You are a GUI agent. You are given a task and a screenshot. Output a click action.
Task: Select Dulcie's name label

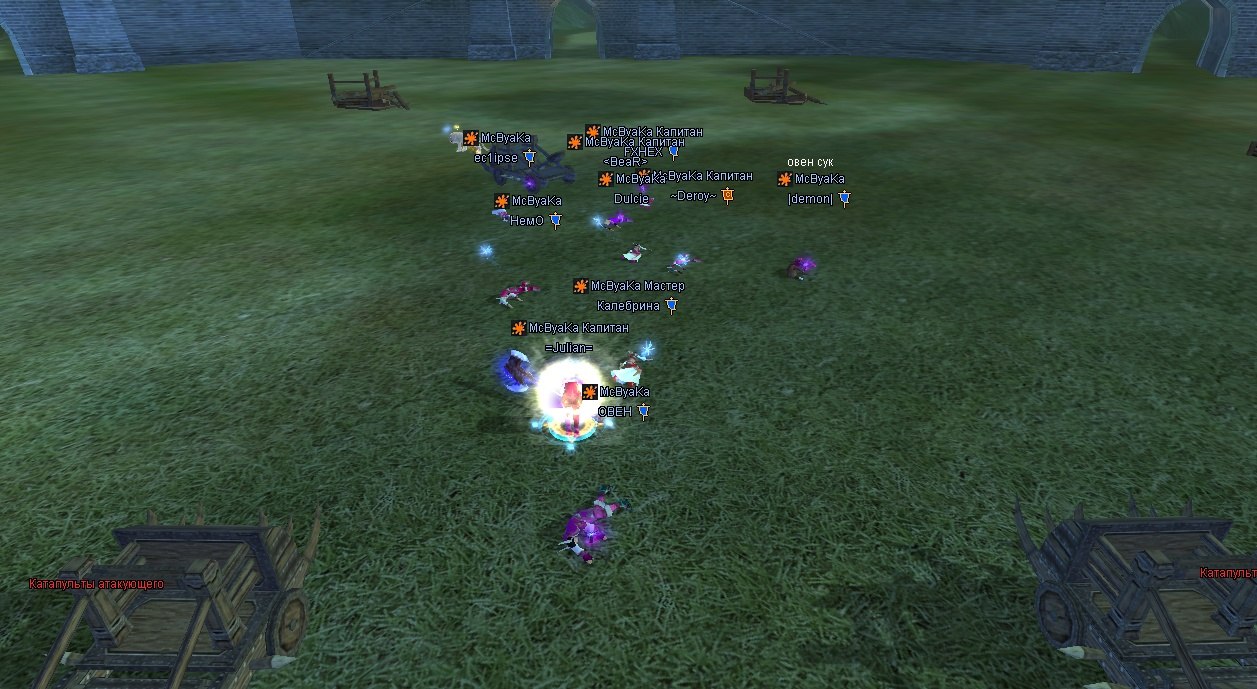click(631, 199)
